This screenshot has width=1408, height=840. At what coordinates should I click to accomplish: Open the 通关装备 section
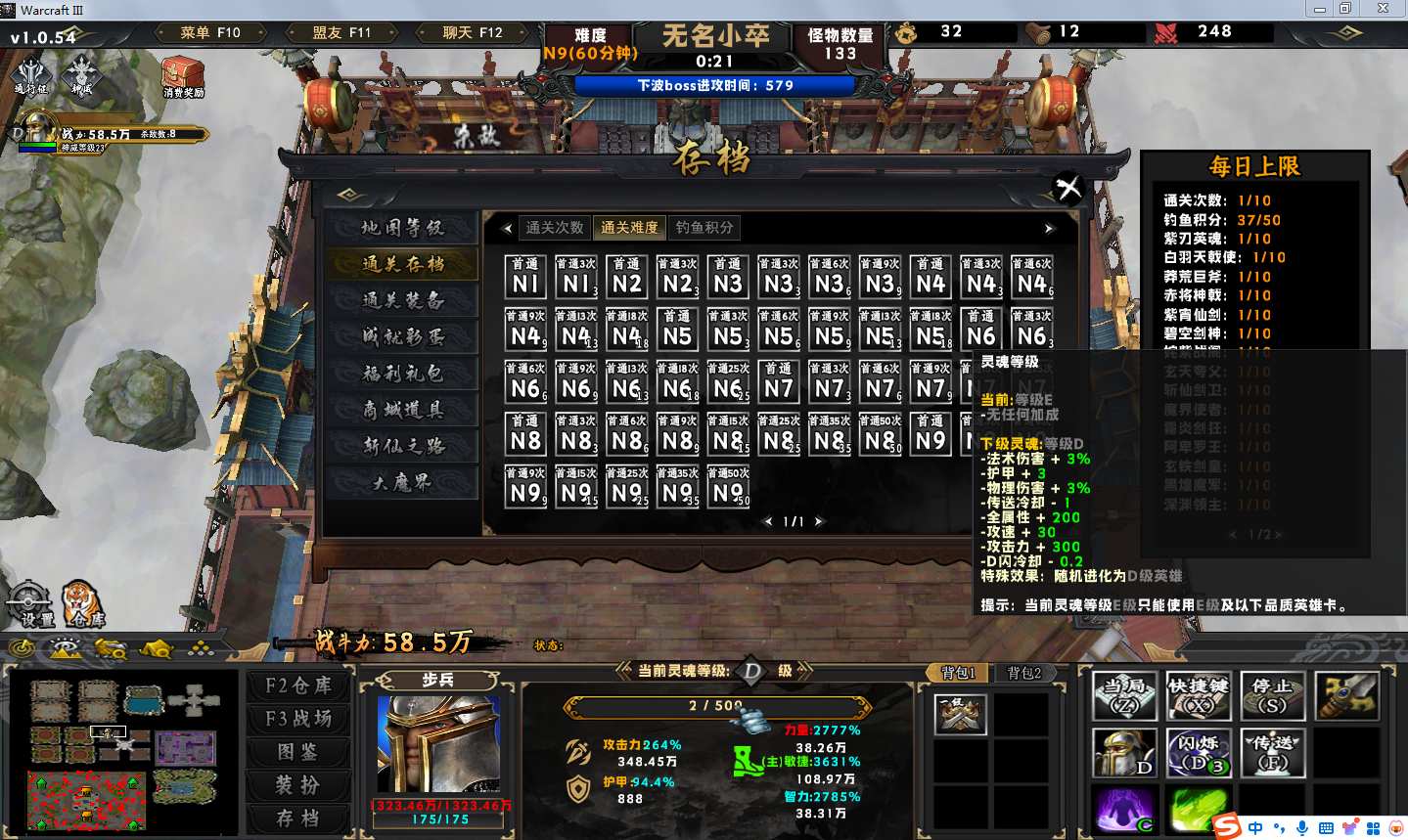(402, 300)
